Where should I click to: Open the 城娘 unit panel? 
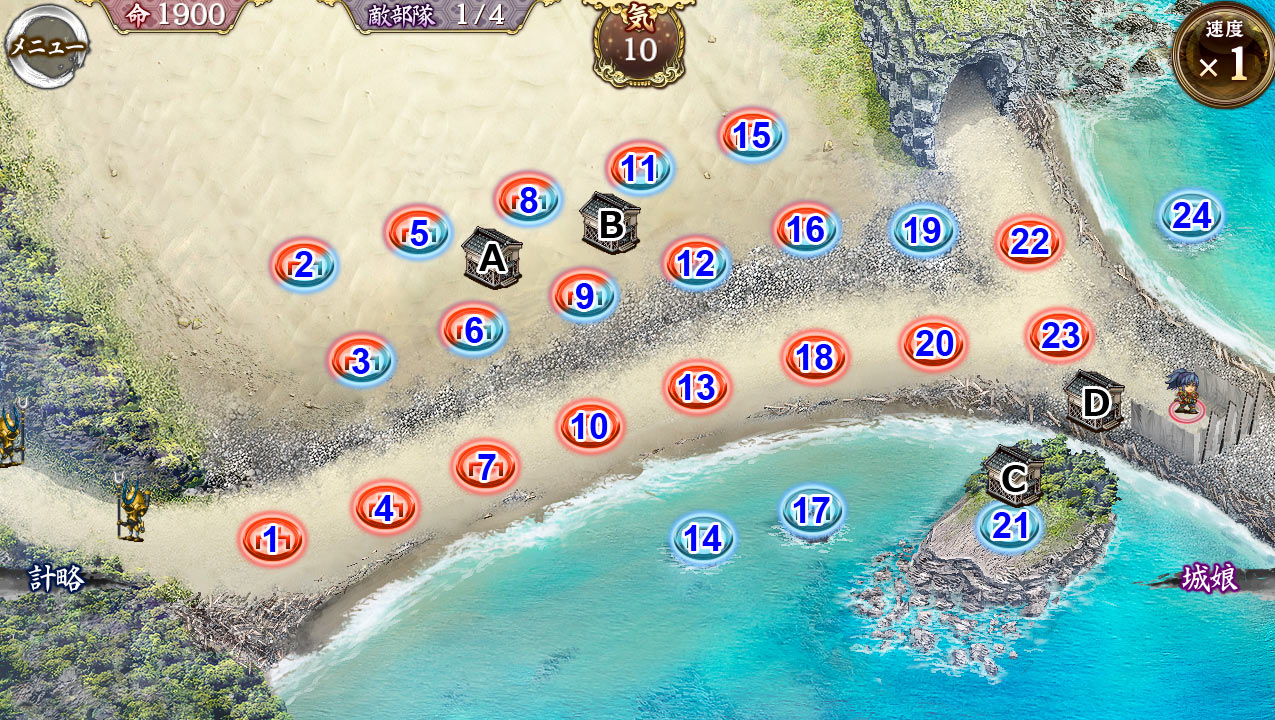(1209, 578)
